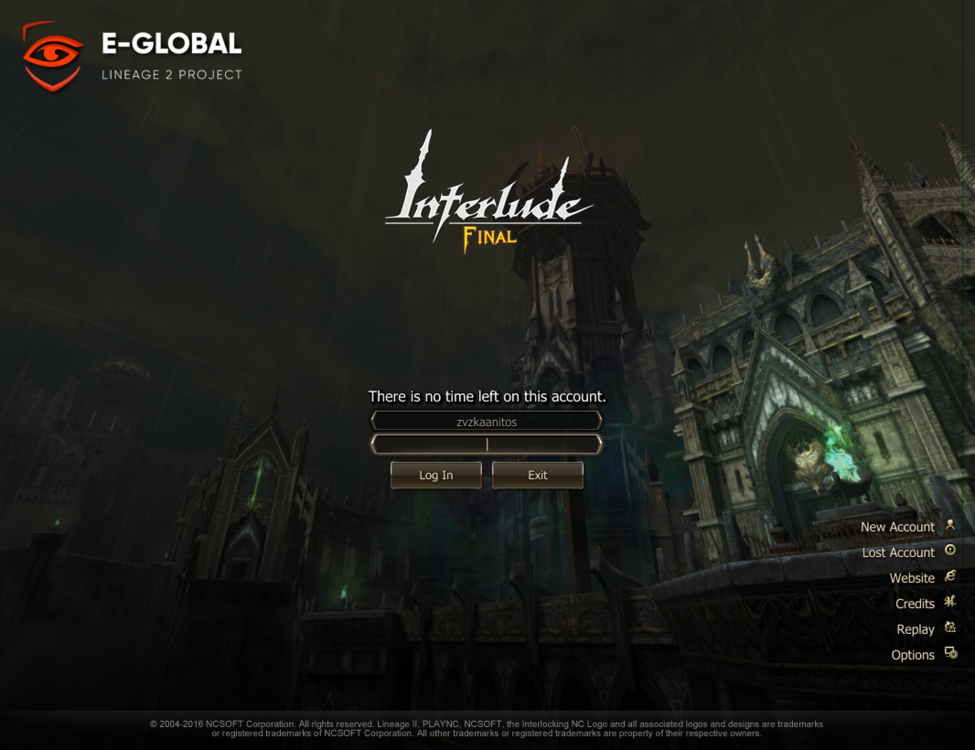This screenshot has height=750, width=975.
Task: Open the Options menu
Action: point(913,655)
